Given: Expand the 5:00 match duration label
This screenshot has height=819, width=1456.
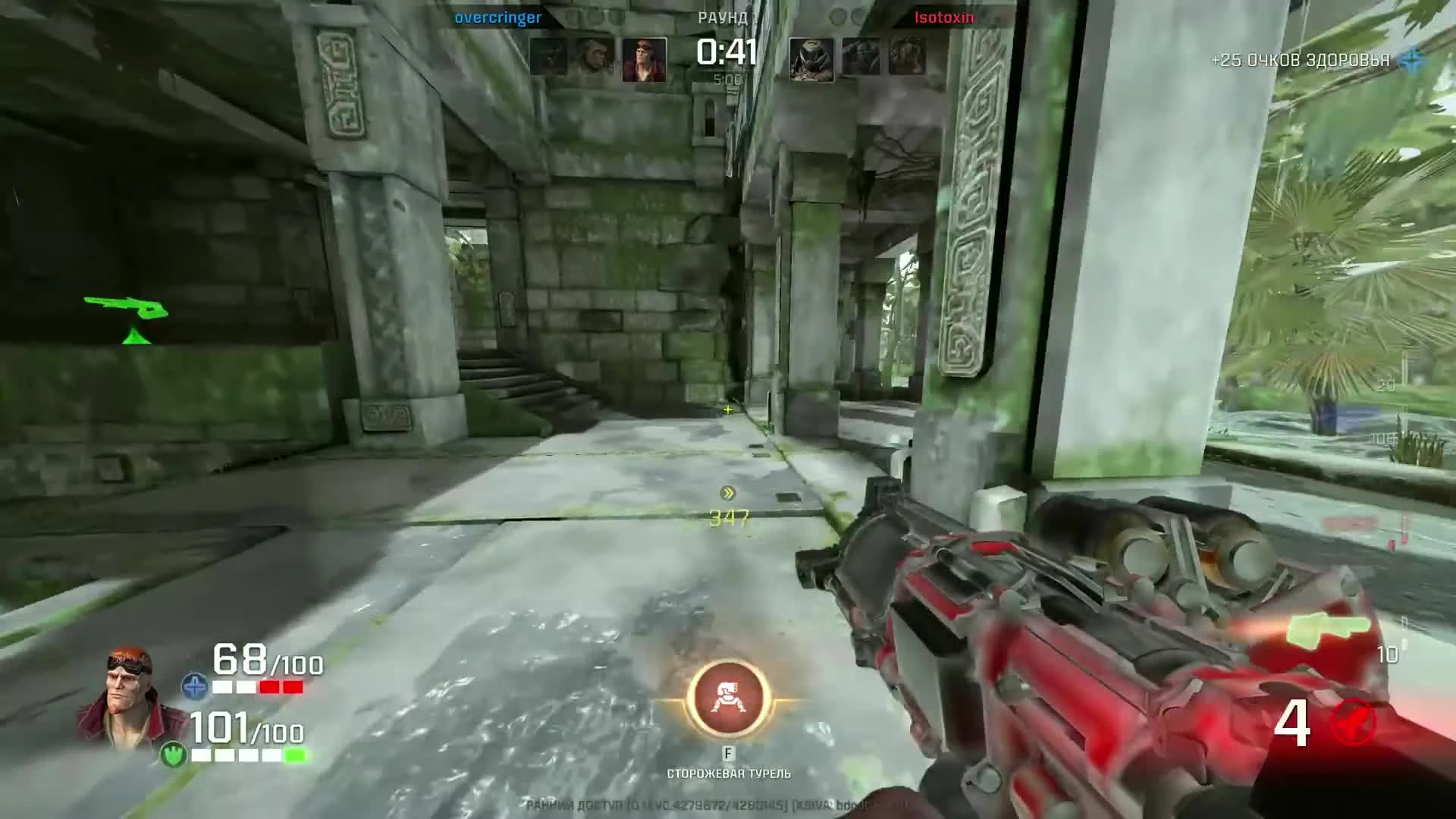Looking at the screenshot, I should coord(729,77).
